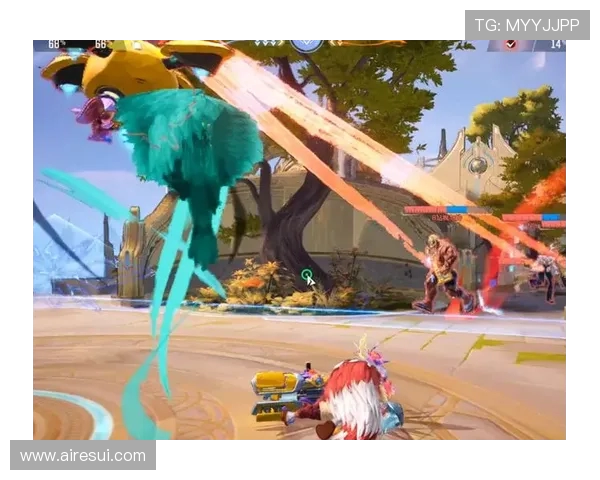Open the www.airesui.com watermark link
The height and width of the screenshot is (480, 600).
(83, 455)
